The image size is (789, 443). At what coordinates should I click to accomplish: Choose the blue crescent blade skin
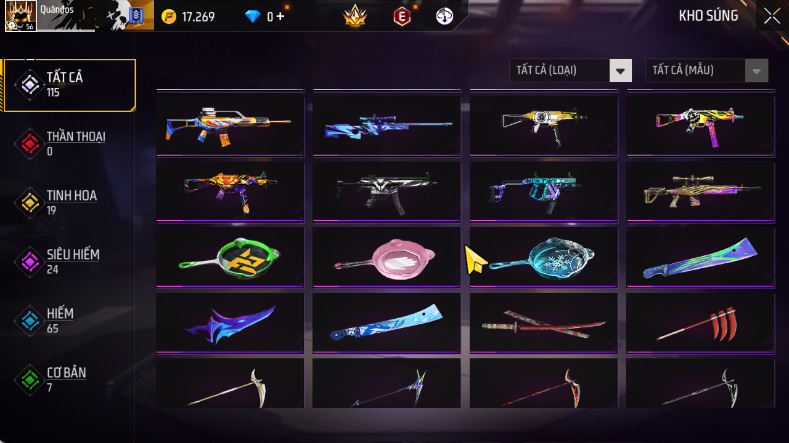pos(230,323)
